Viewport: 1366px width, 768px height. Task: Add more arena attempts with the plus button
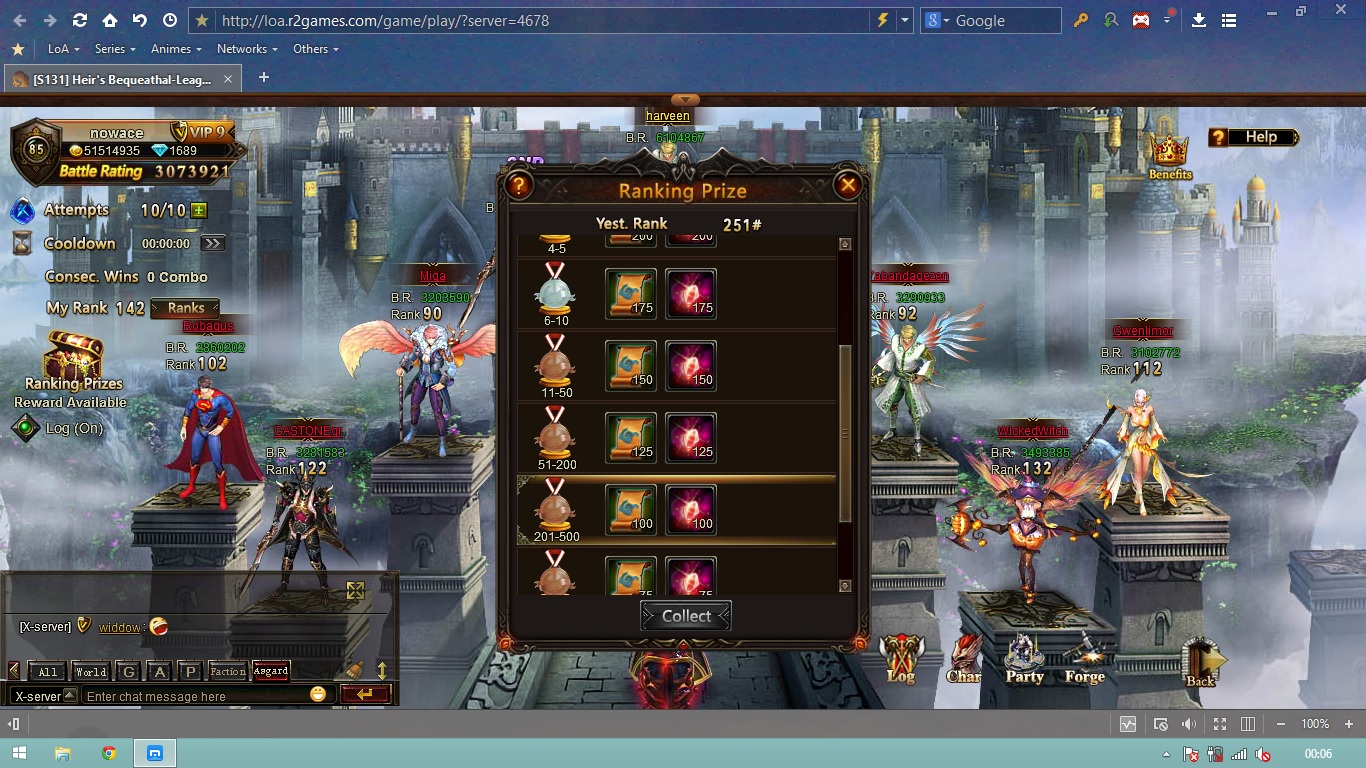pyautogui.click(x=199, y=210)
